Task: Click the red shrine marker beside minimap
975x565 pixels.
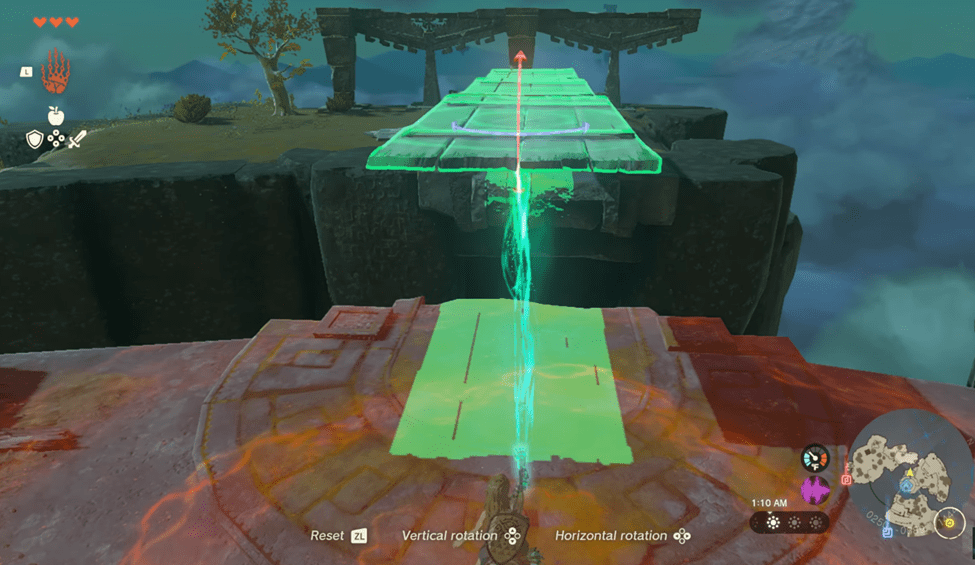Action: (x=846, y=479)
